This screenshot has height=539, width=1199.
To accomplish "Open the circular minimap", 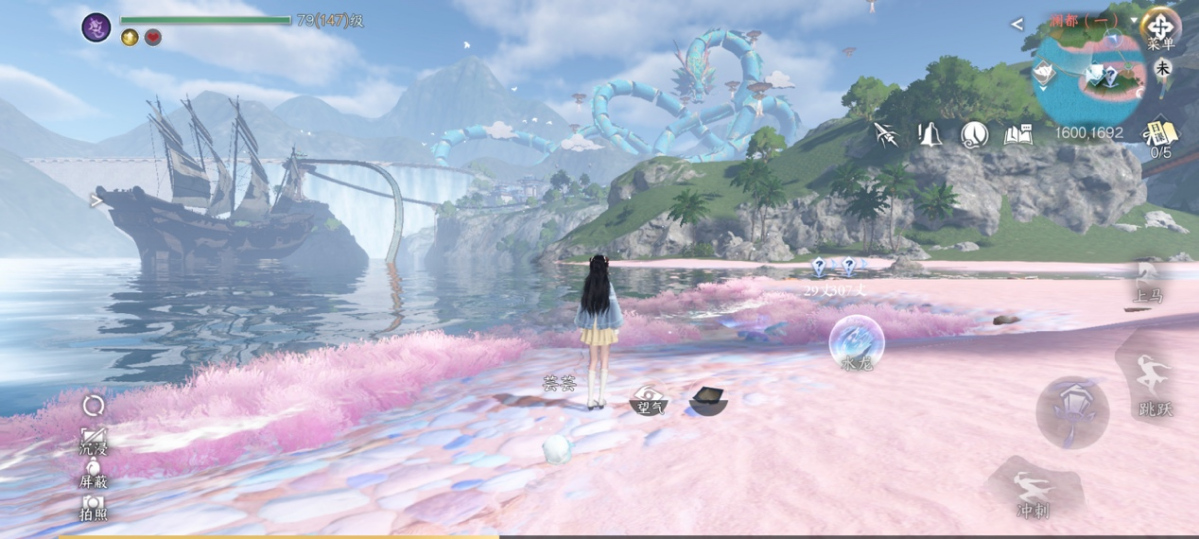I will pyautogui.click(x=1088, y=75).
